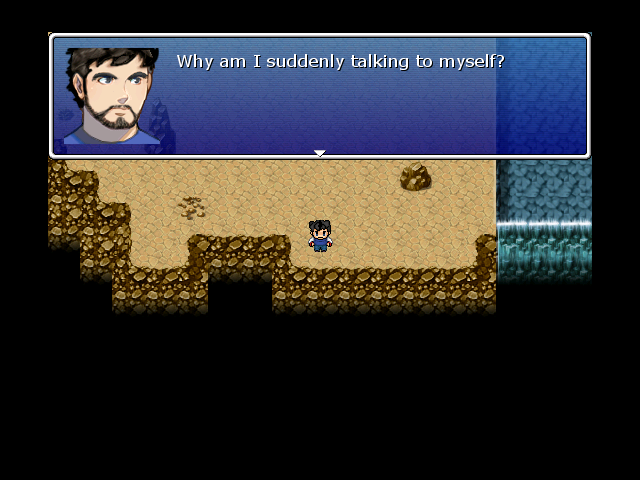Click the dialogue continue arrow
The width and height of the screenshot is (640, 480).
tap(320, 153)
